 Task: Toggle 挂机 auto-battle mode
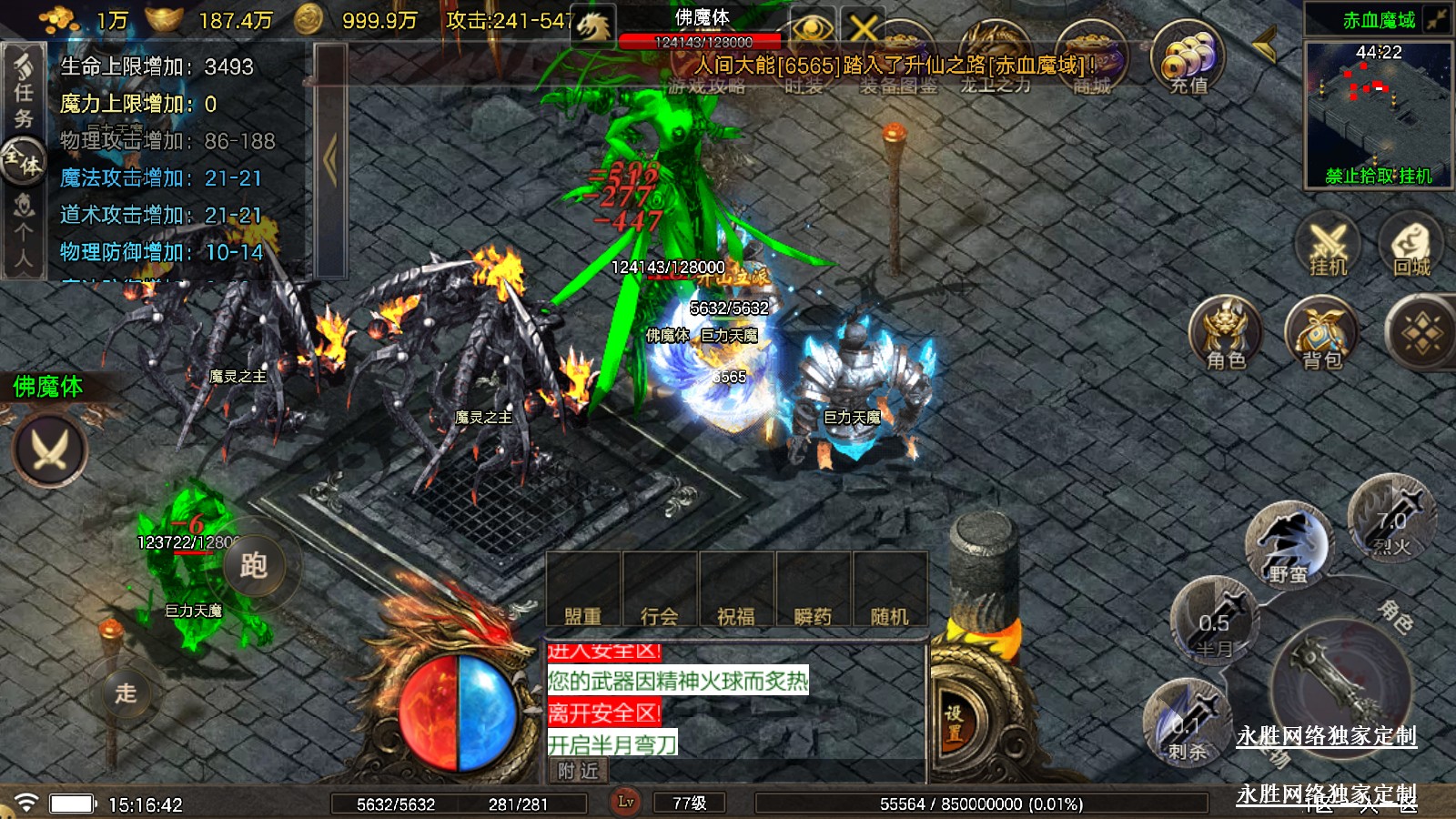[1328, 247]
